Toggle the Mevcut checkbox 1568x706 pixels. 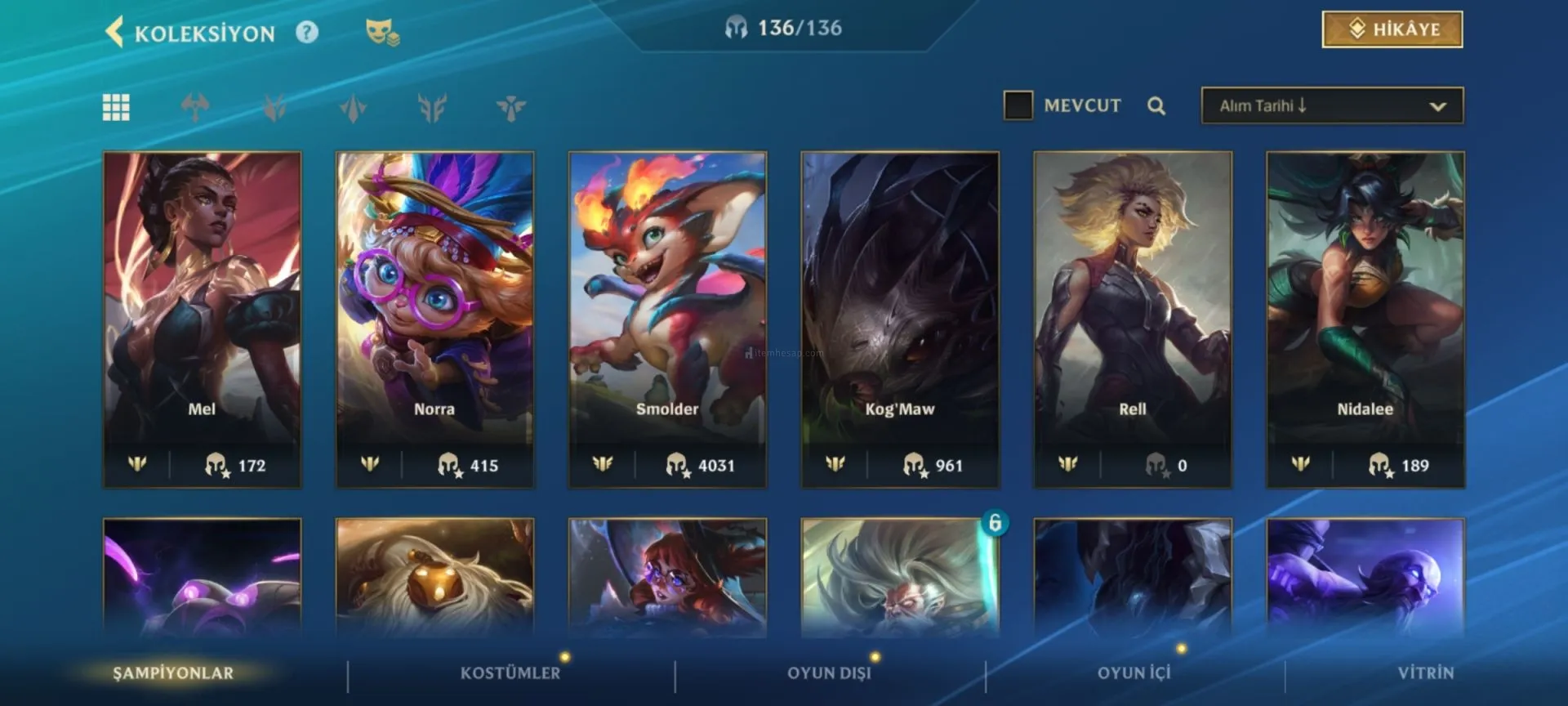pos(1018,105)
